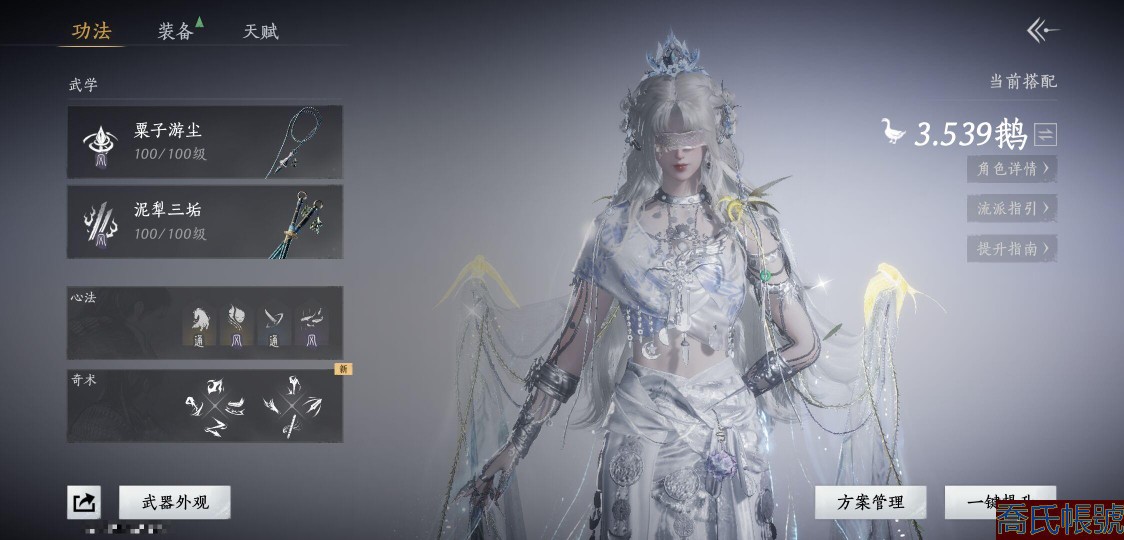1124x540 pixels.
Task: Open 方案管理 scheme management
Action: (870, 502)
